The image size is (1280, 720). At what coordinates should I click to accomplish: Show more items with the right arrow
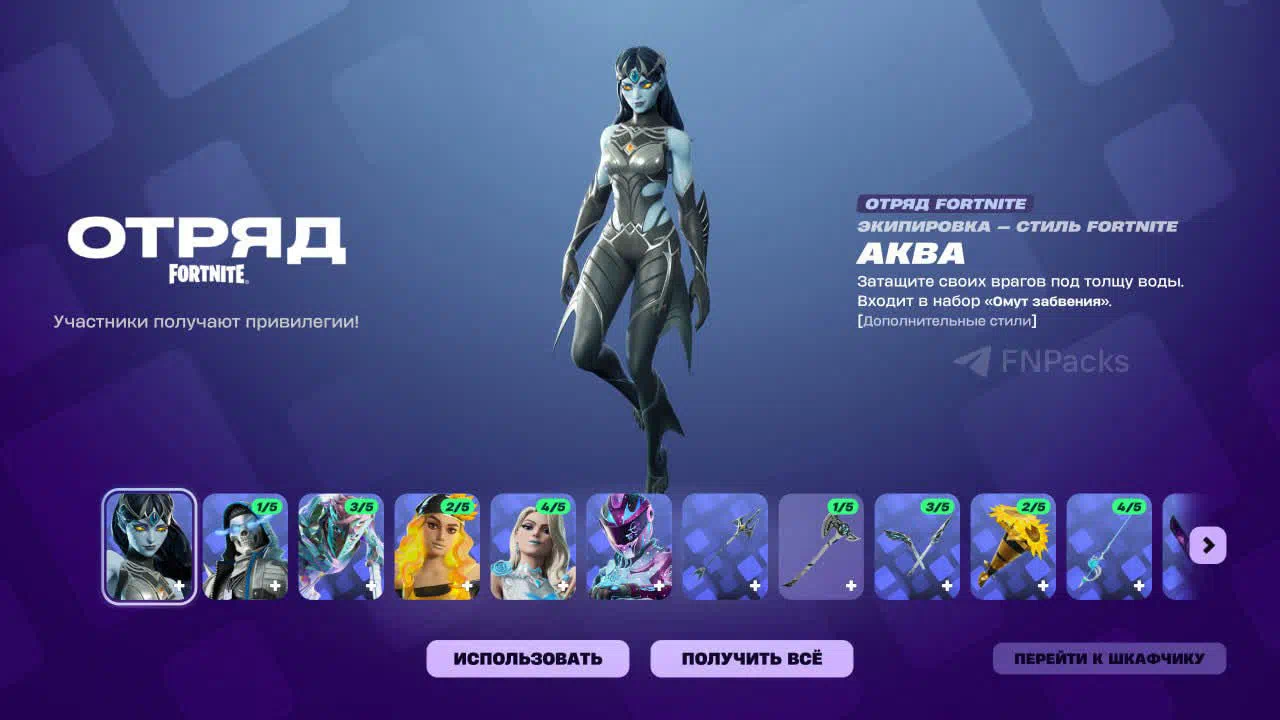(x=1208, y=545)
